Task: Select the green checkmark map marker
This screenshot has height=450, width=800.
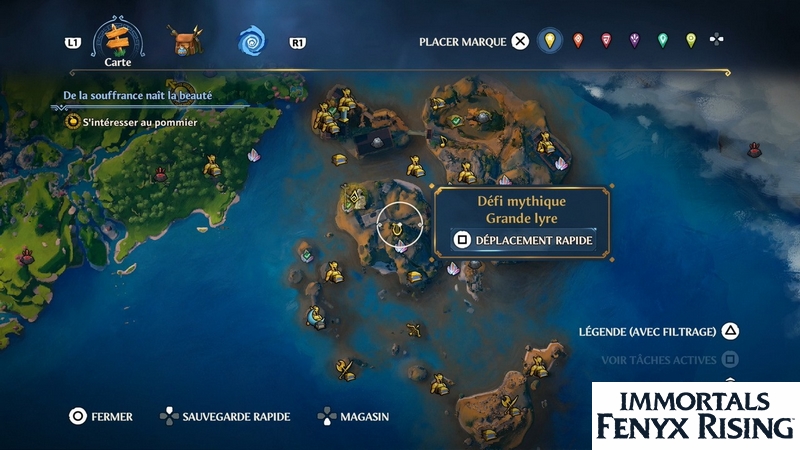Action: 456,120
